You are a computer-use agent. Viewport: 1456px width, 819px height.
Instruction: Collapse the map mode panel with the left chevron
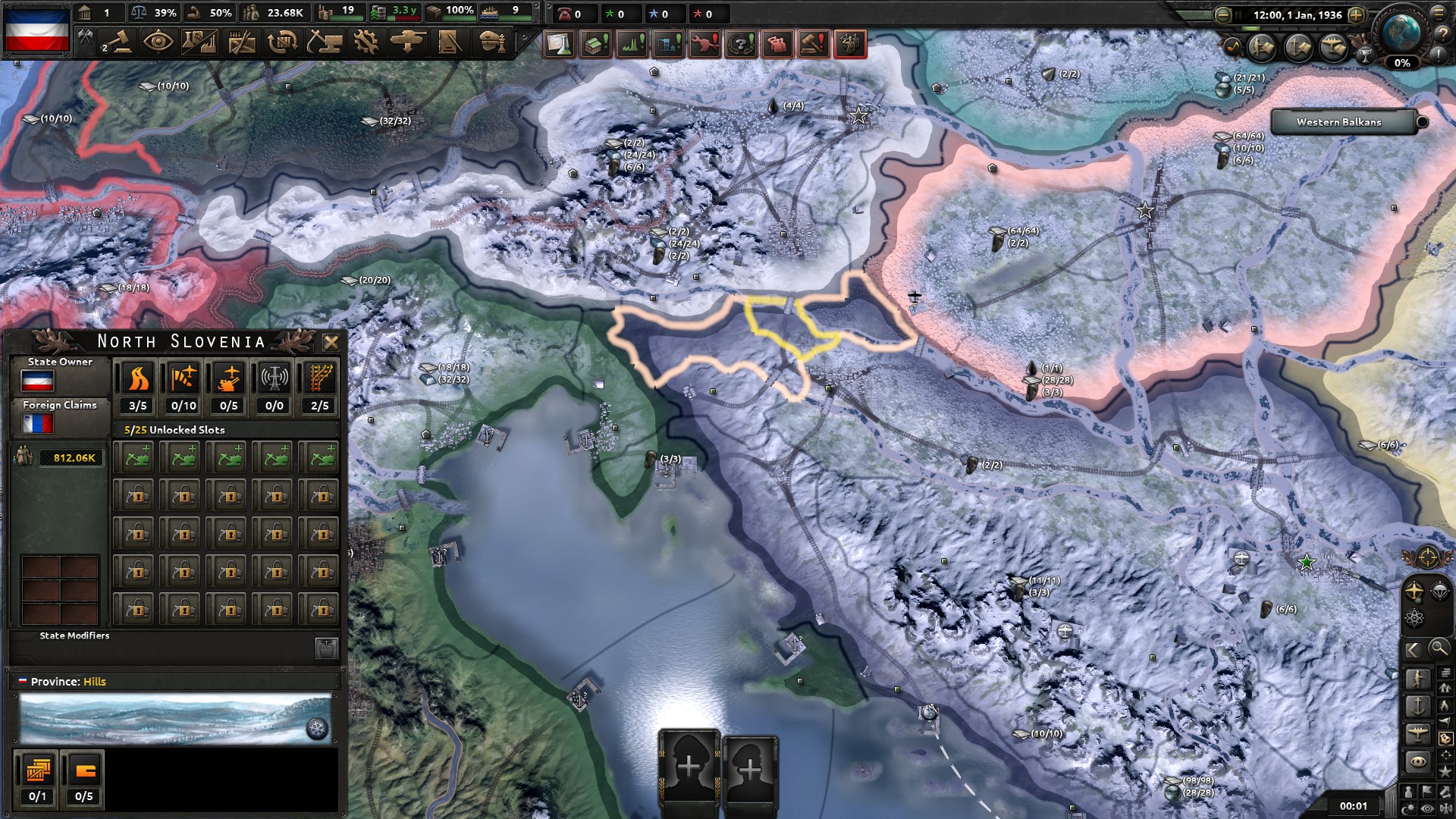click(1413, 650)
